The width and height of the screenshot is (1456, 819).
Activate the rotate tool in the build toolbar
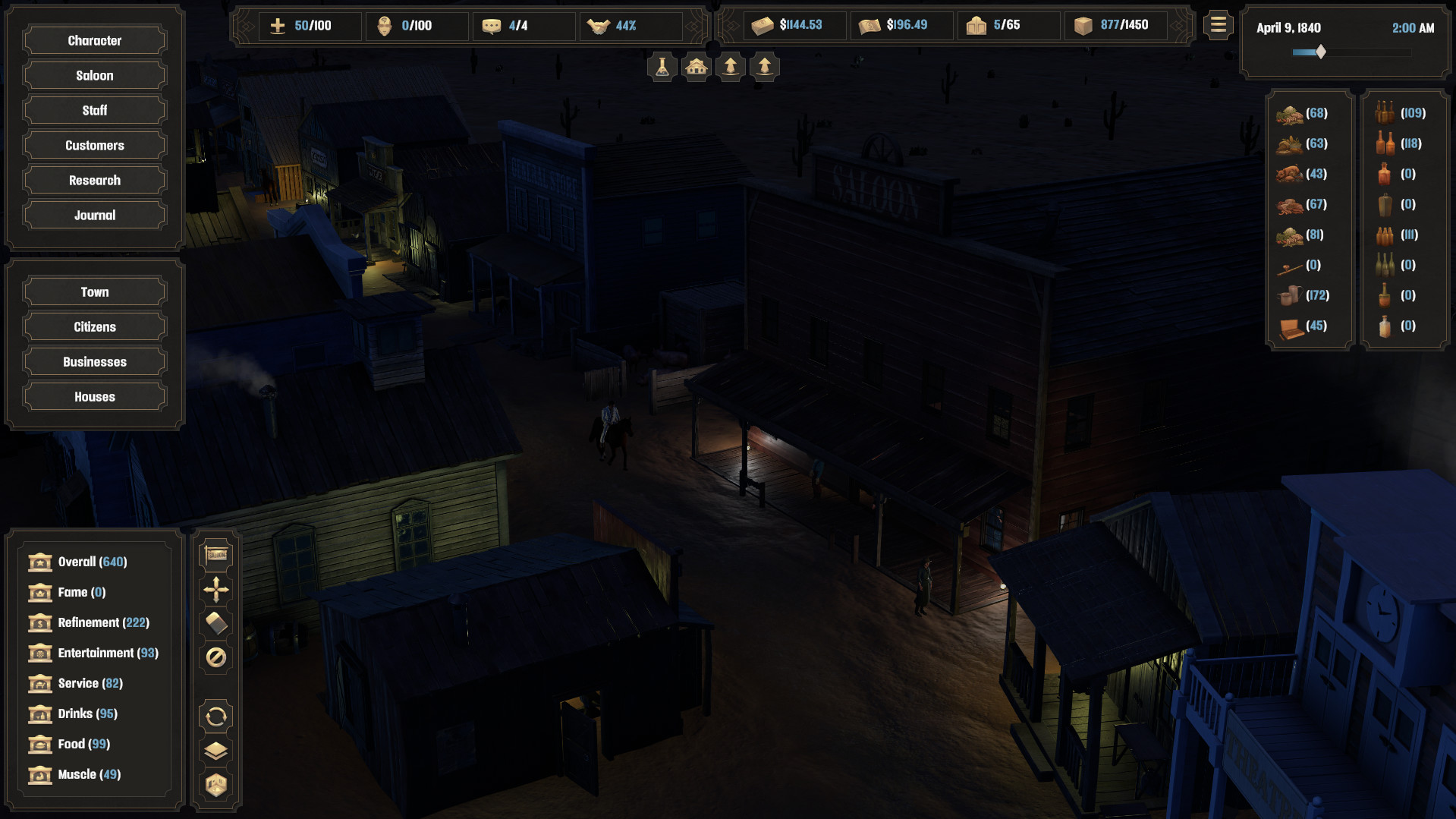click(x=215, y=716)
